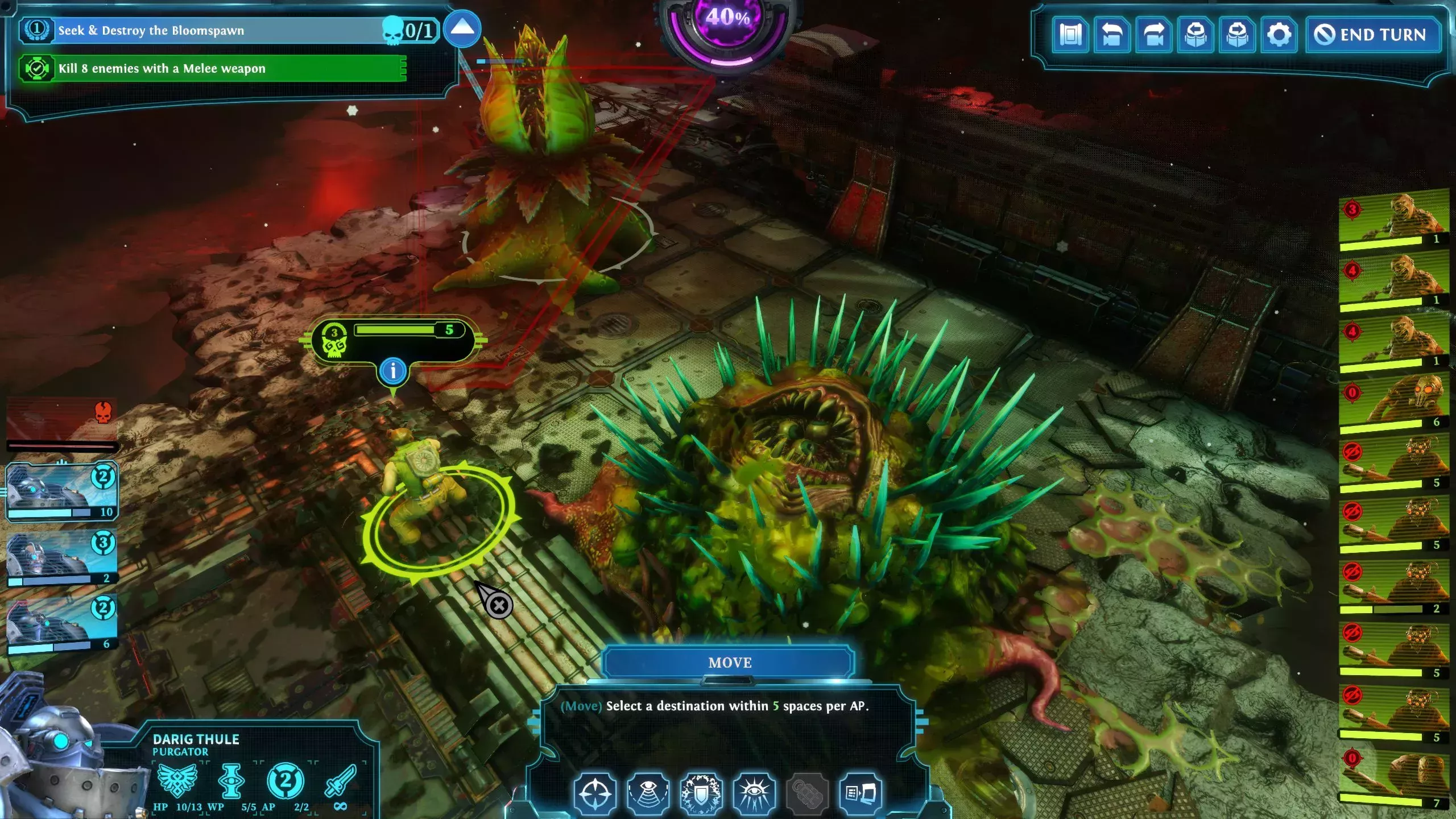Toggle the interface visibility button

tap(1071, 35)
